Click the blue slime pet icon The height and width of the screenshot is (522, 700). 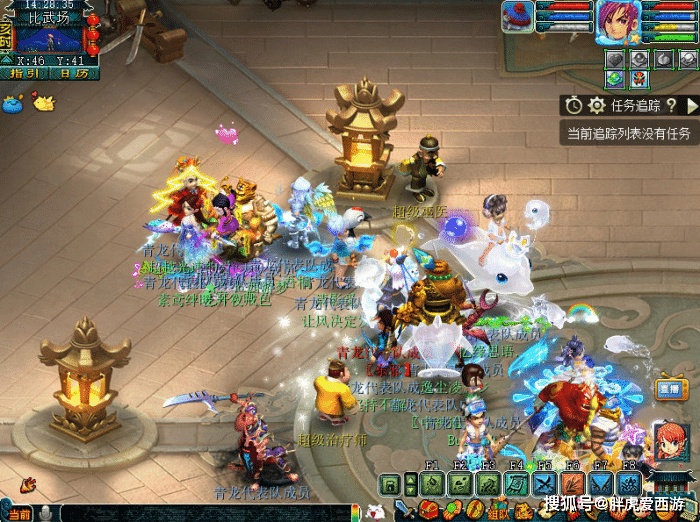(13, 102)
